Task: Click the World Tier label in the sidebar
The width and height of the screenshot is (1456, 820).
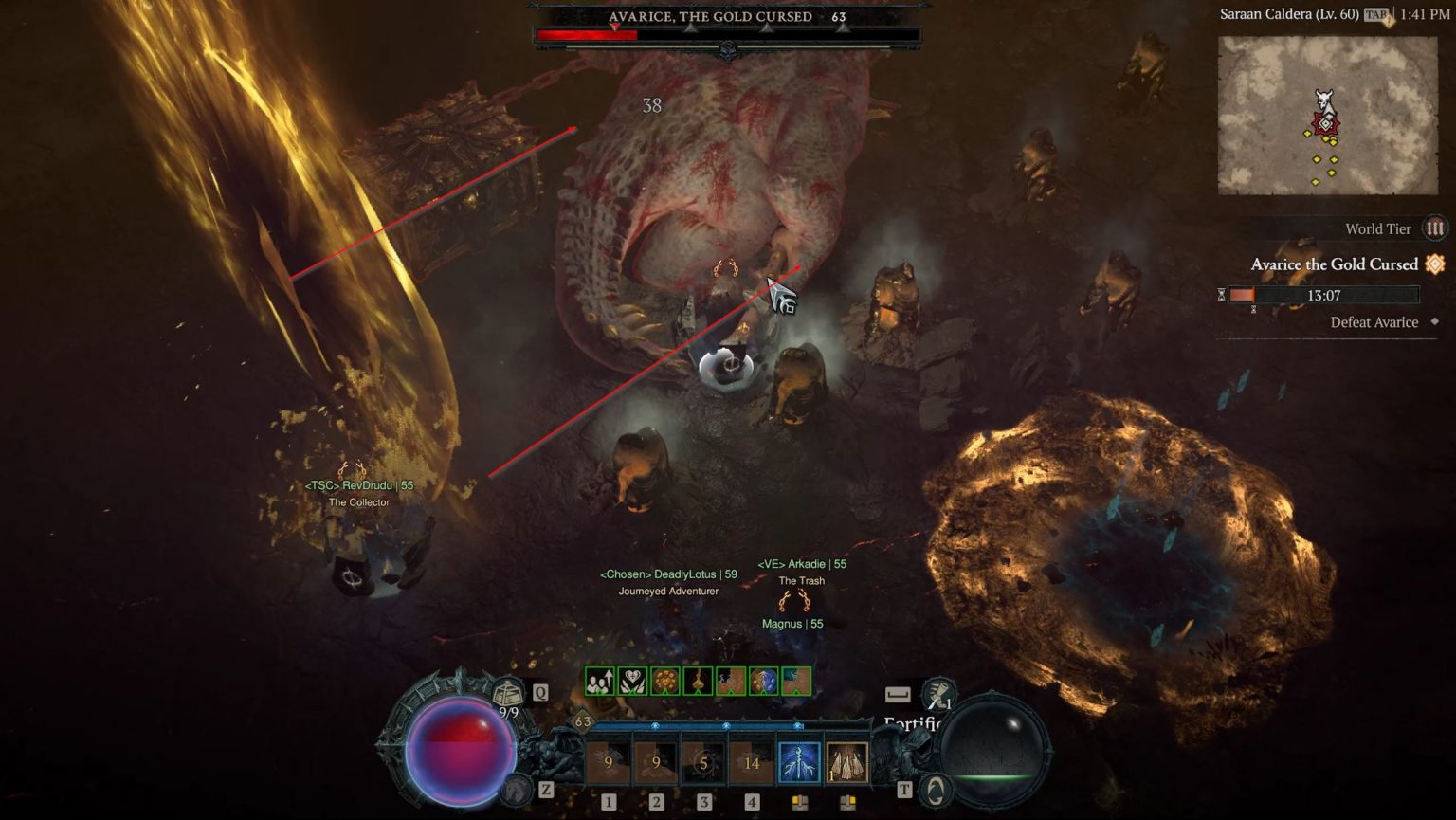Action: (x=1379, y=228)
